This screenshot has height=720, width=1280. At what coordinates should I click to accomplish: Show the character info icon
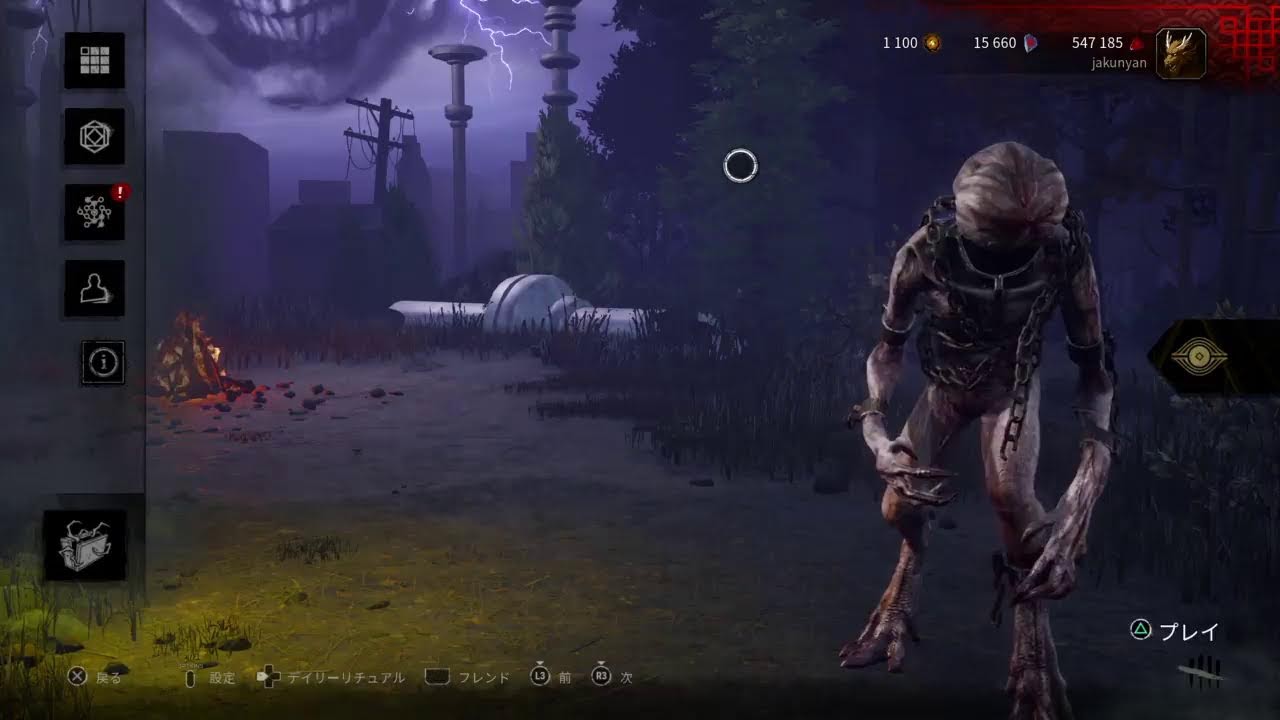click(x=102, y=362)
